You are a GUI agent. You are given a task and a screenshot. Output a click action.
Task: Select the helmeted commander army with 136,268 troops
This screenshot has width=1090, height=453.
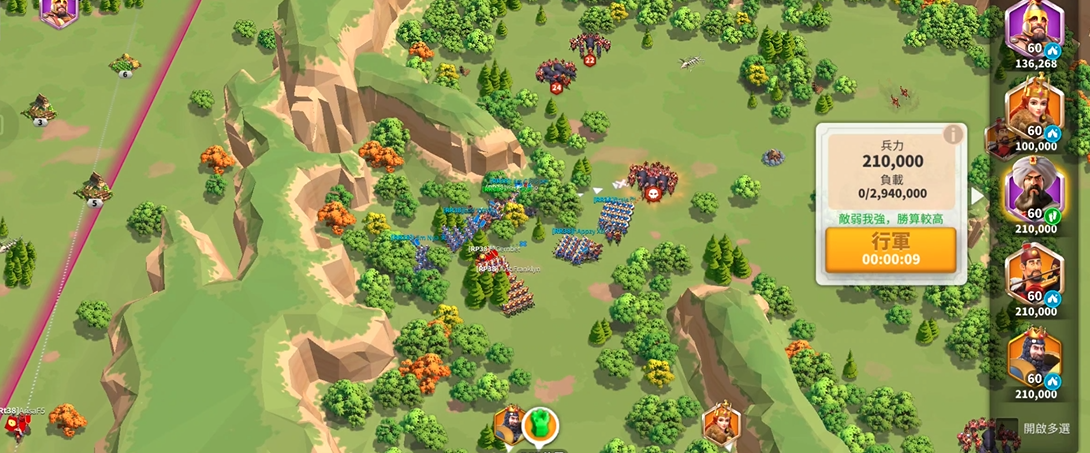1034,30
